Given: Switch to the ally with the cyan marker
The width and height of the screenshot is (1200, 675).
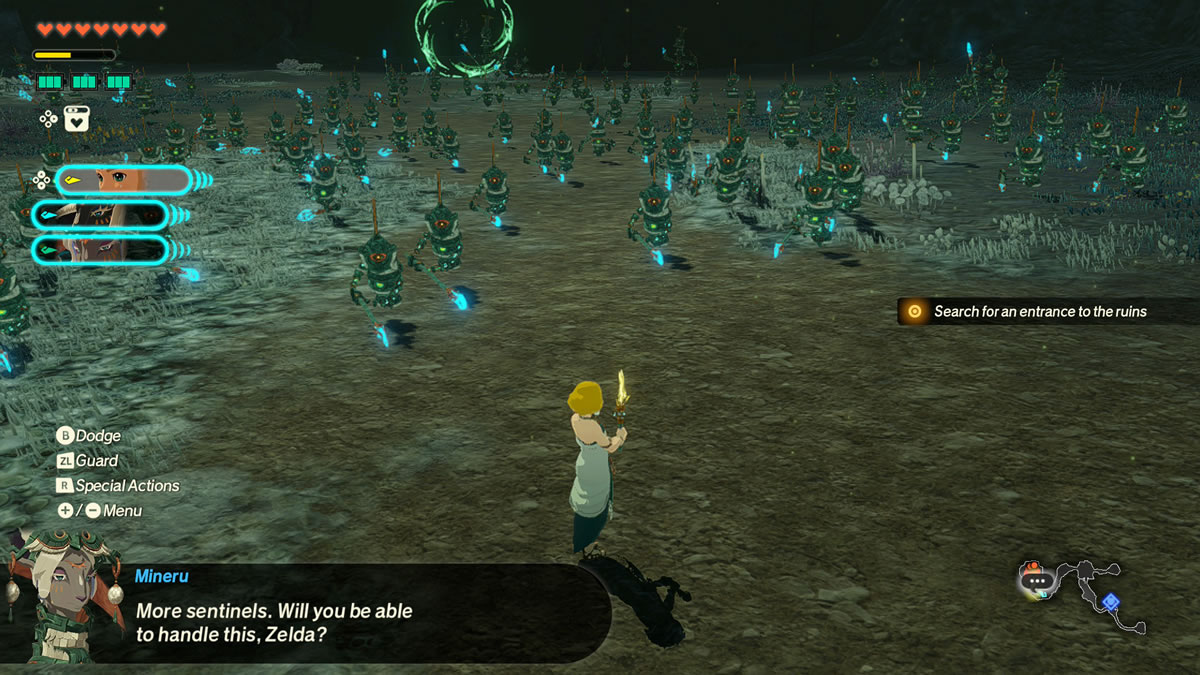Looking at the screenshot, I should point(100,214).
